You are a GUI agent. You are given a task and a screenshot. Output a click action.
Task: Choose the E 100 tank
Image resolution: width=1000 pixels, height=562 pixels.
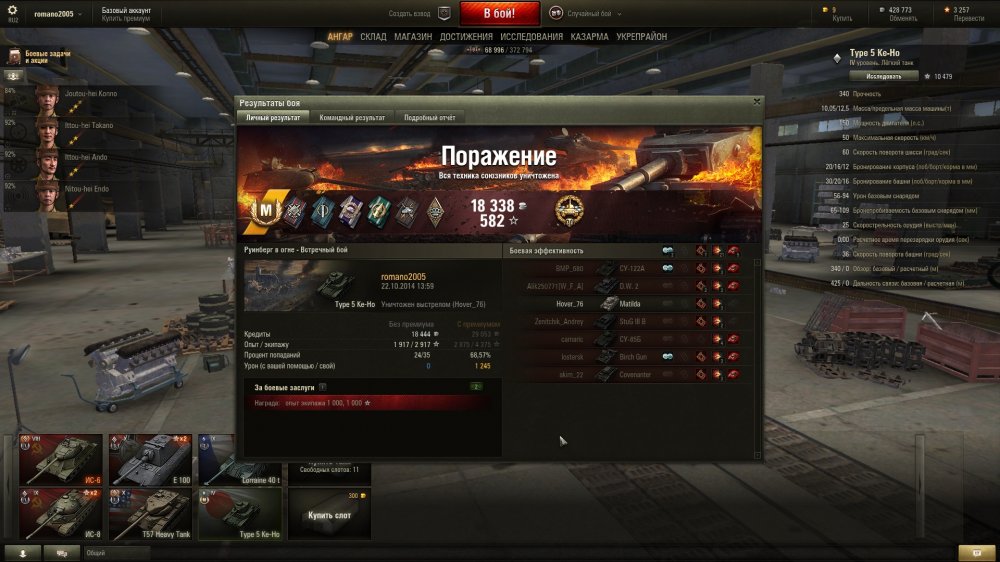pos(150,459)
